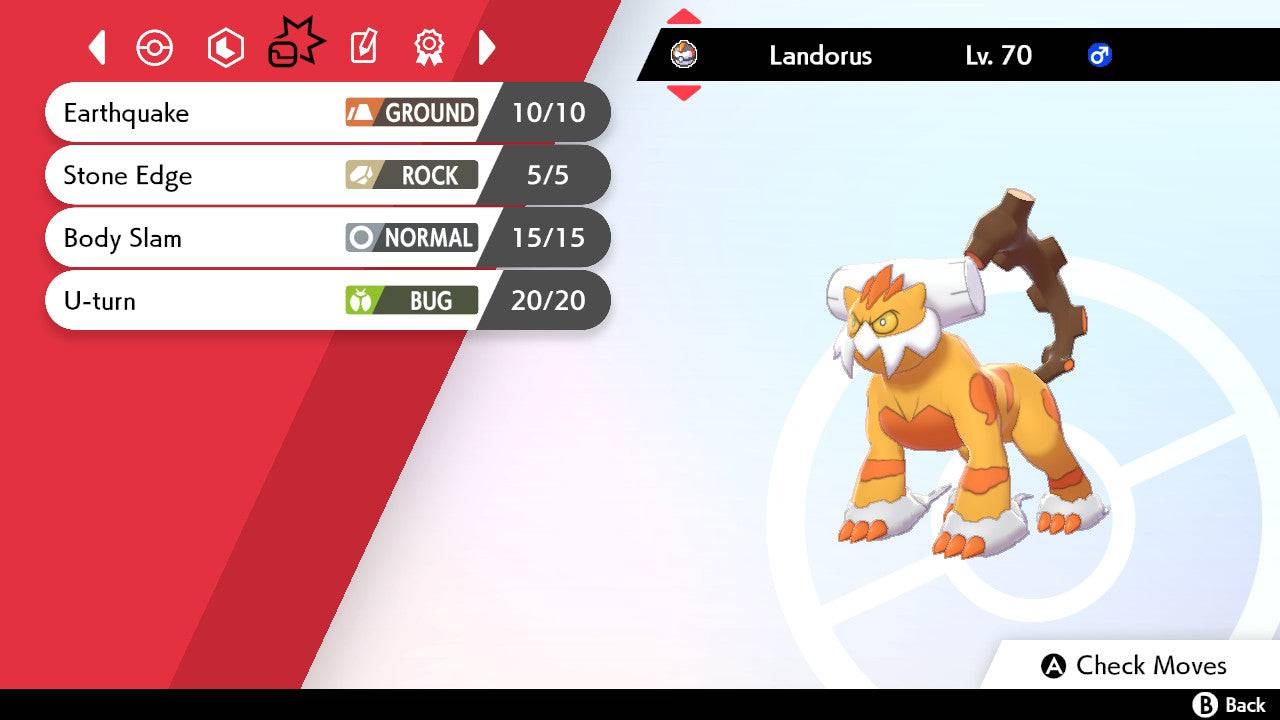Image resolution: width=1280 pixels, height=720 pixels.
Task: Open the Trainer memo tab icon
Action: [x=363, y=47]
